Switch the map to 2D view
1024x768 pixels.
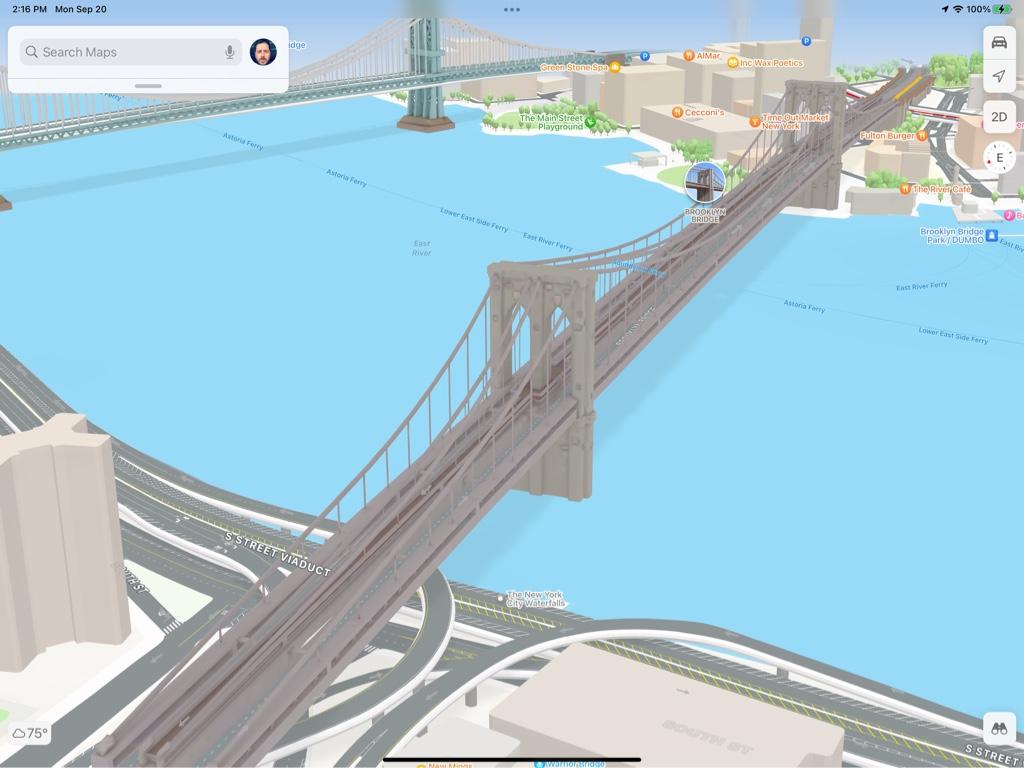pyautogui.click(x=999, y=117)
